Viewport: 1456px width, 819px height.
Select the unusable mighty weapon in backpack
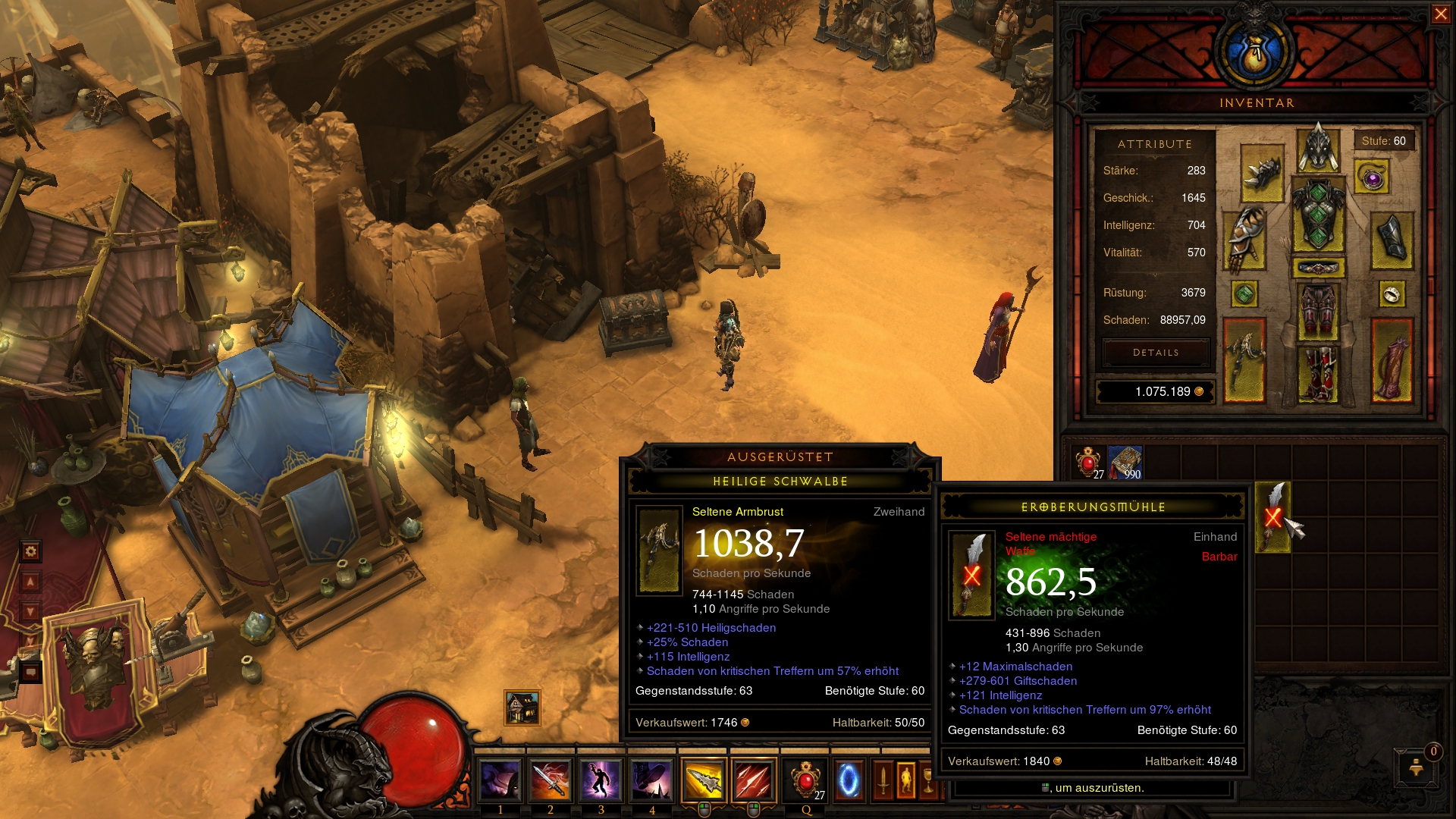click(x=1272, y=517)
